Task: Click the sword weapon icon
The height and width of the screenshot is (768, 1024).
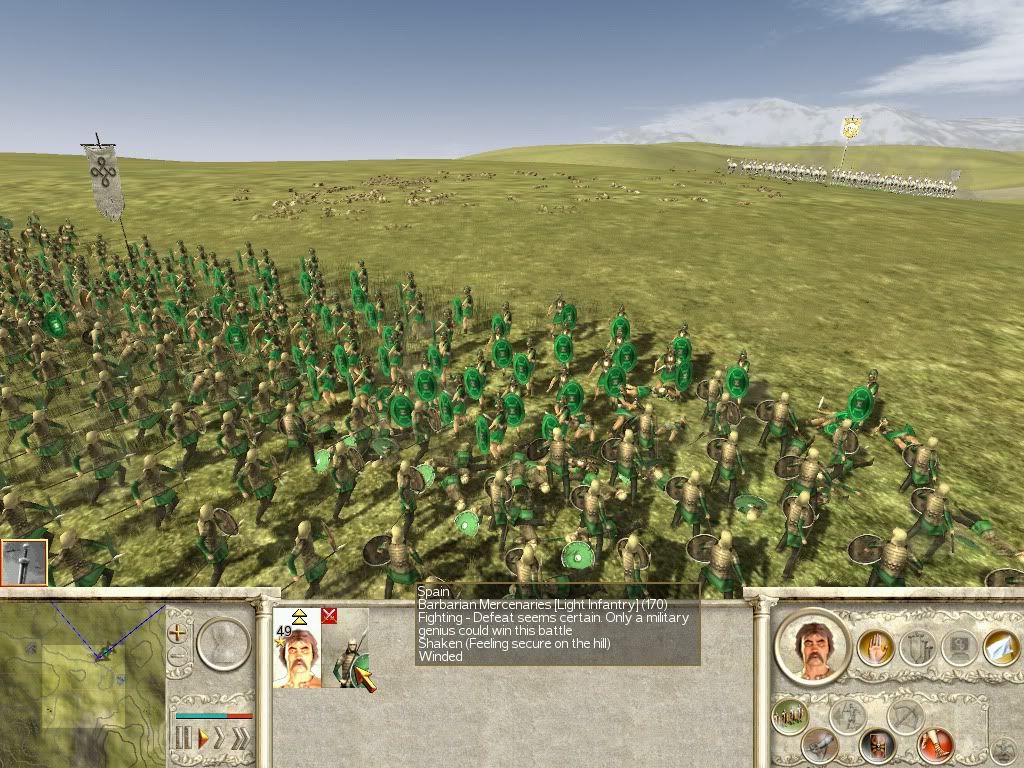Action: click(x=820, y=745)
